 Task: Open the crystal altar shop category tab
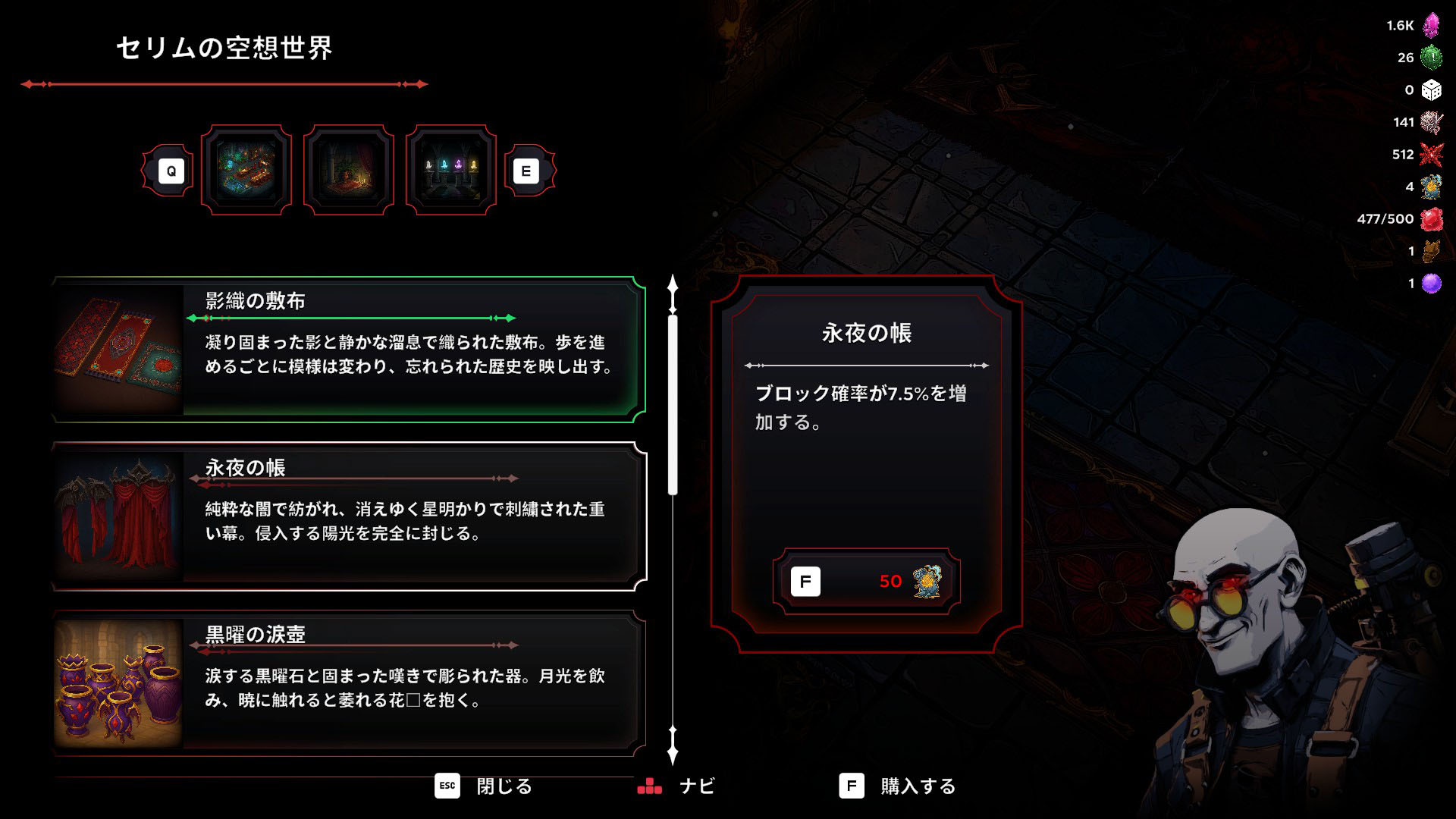(x=450, y=168)
